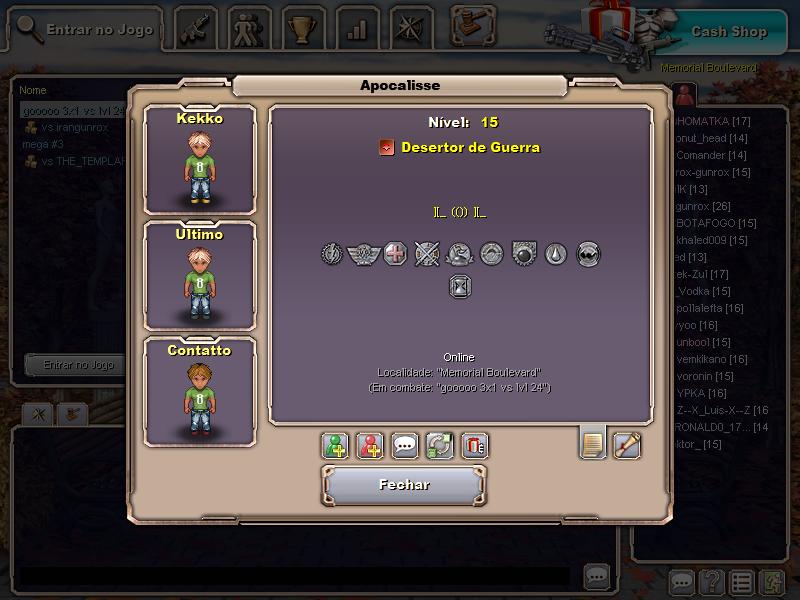View the hourglass badge
800x600 pixels.
coord(460,287)
